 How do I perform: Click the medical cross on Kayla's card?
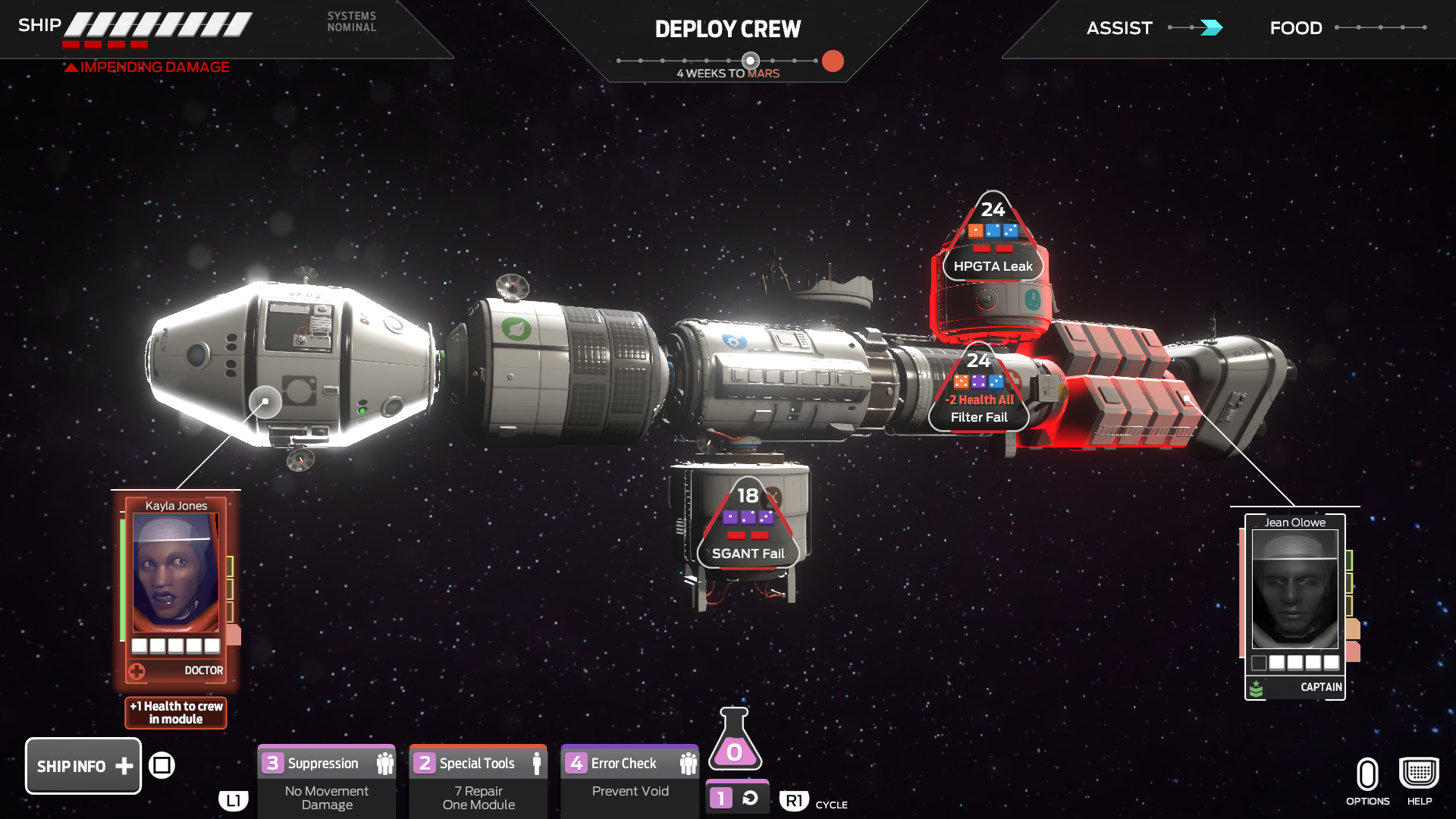[x=138, y=670]
